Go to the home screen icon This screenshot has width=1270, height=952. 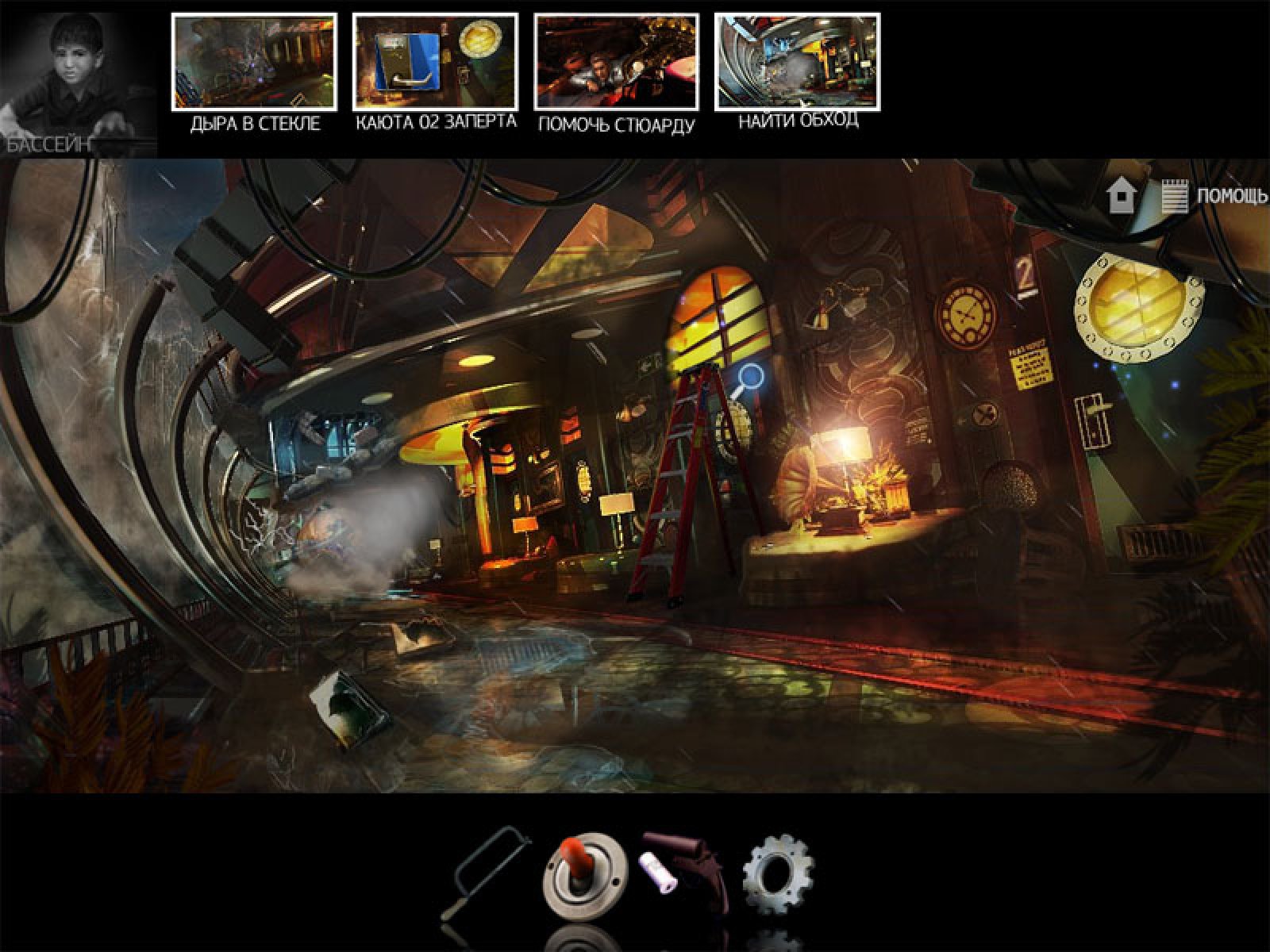(x=1120, y=195)
